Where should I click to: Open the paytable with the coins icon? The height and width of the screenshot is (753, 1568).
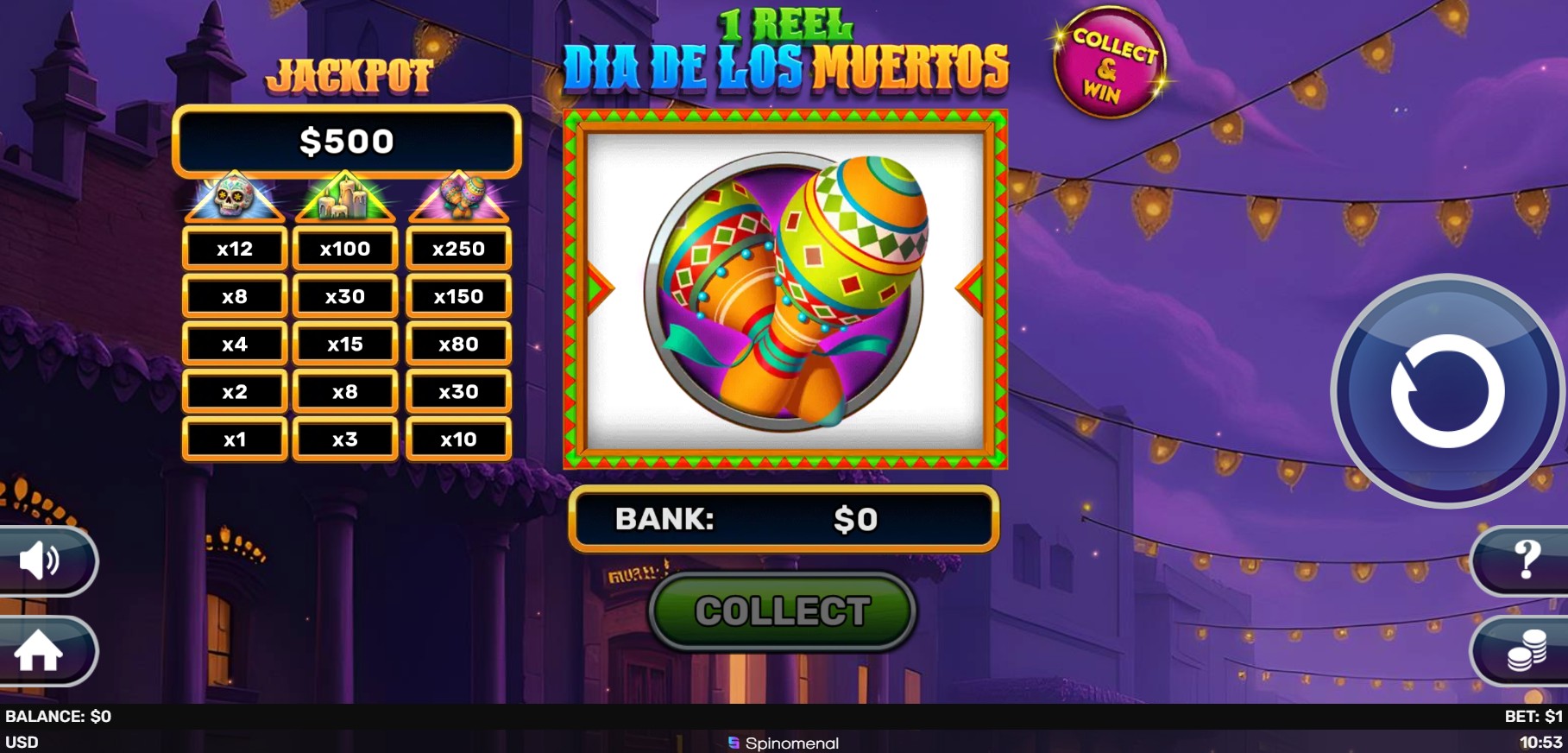pyautogui.click(x=1528, y=652)
